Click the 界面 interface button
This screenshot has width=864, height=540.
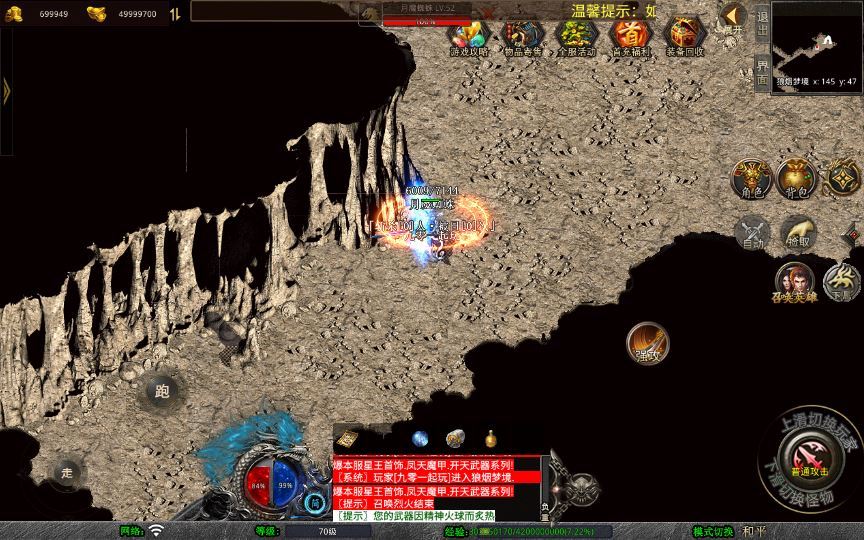pos(762,72)
